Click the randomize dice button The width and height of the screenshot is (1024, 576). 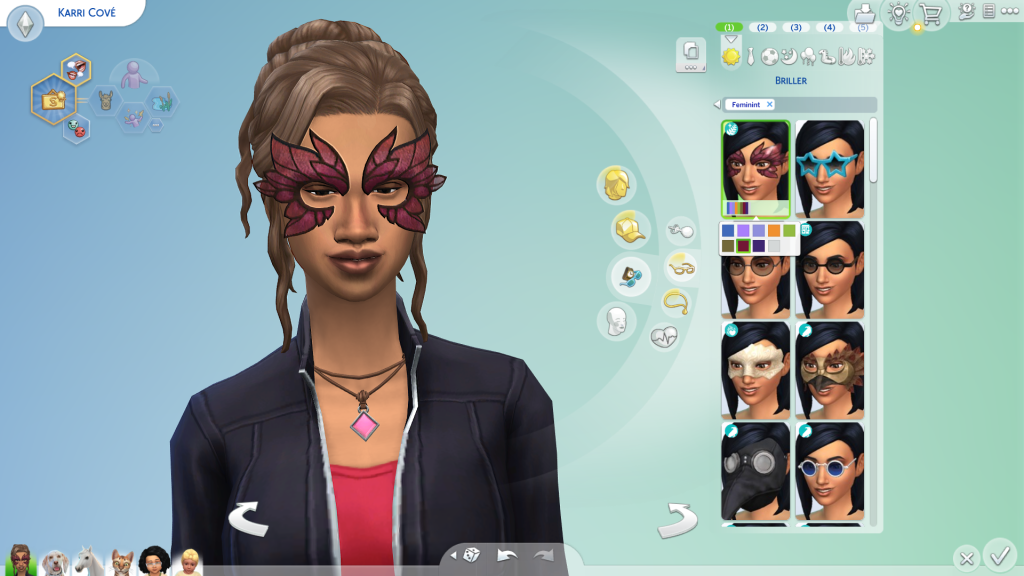tap(470, 555)
